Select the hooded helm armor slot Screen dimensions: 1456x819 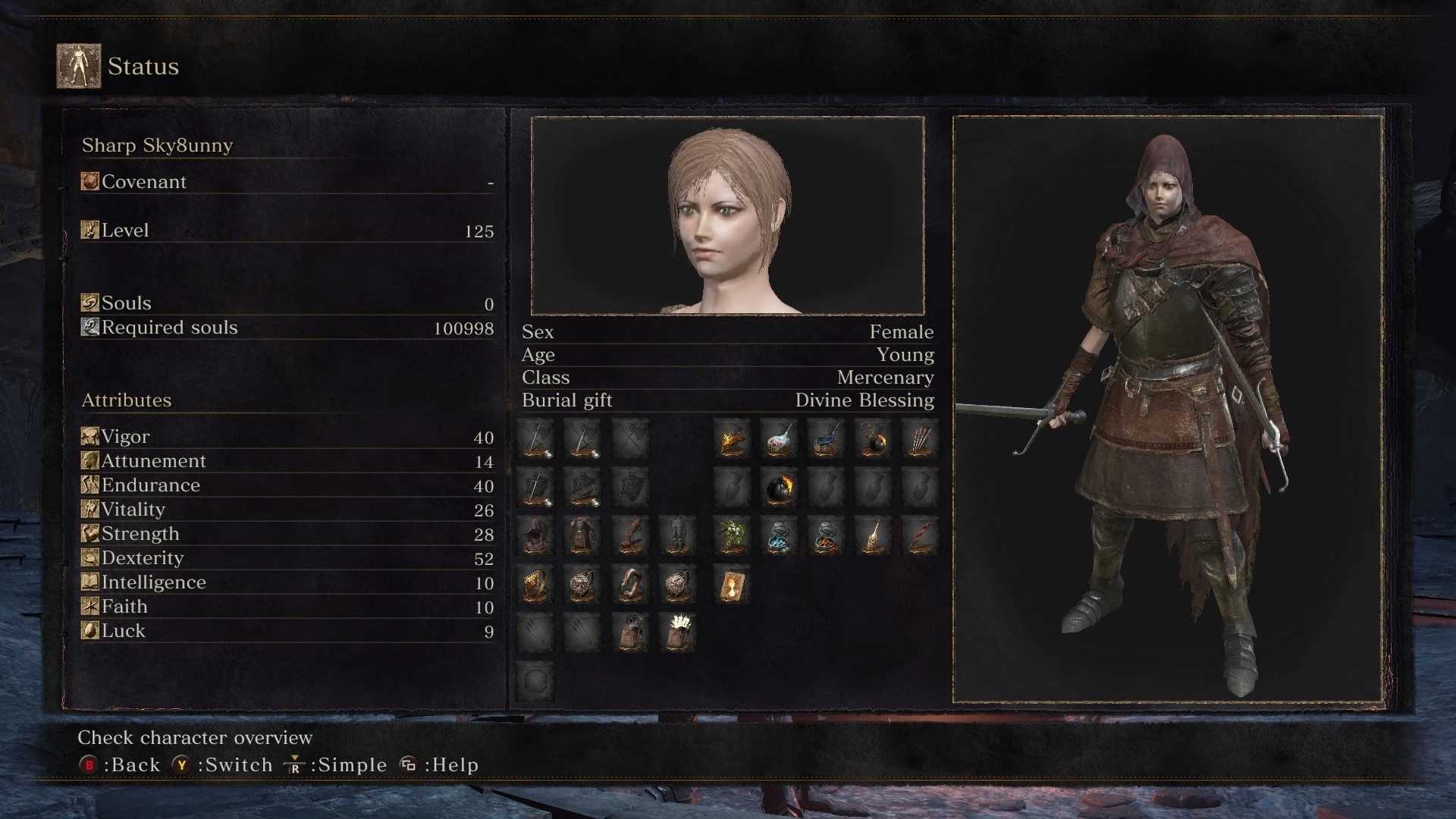[535, 536]
